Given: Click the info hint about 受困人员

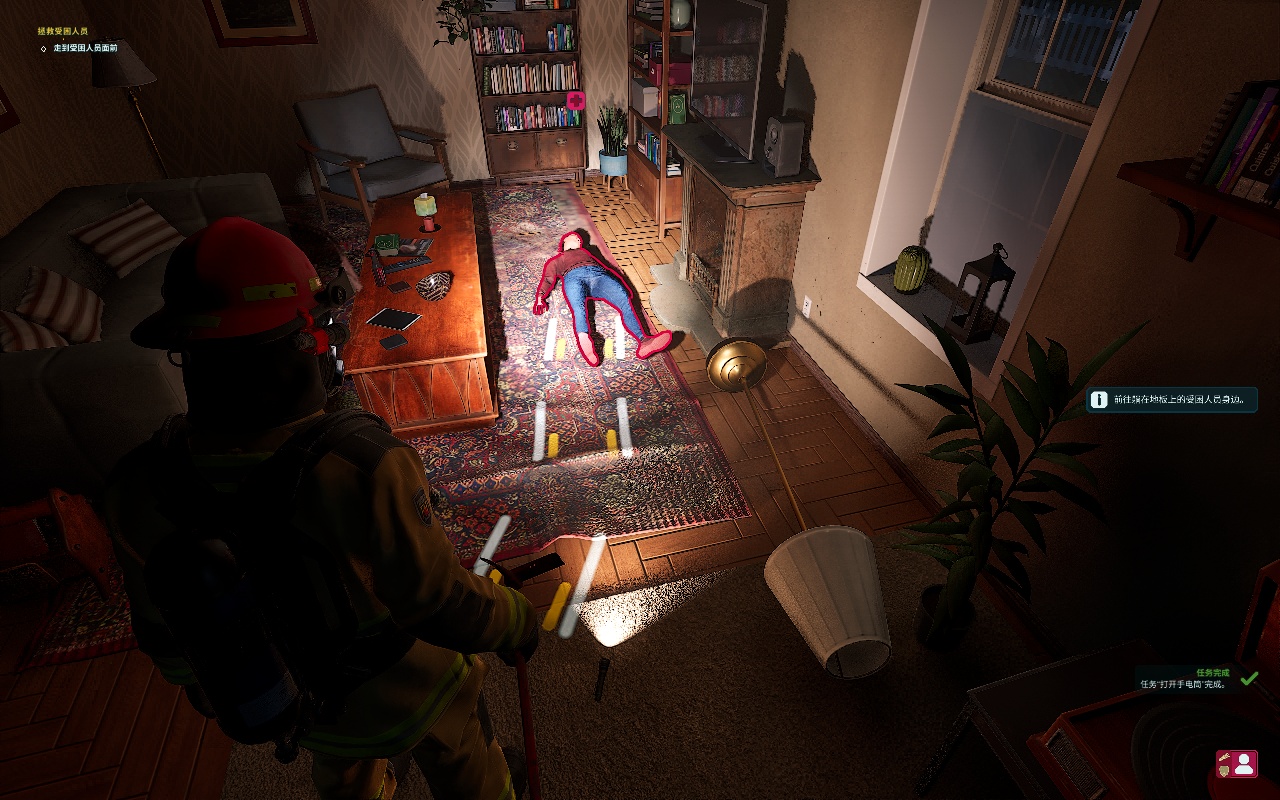Looking at the screenshot, I should 1171,400.
